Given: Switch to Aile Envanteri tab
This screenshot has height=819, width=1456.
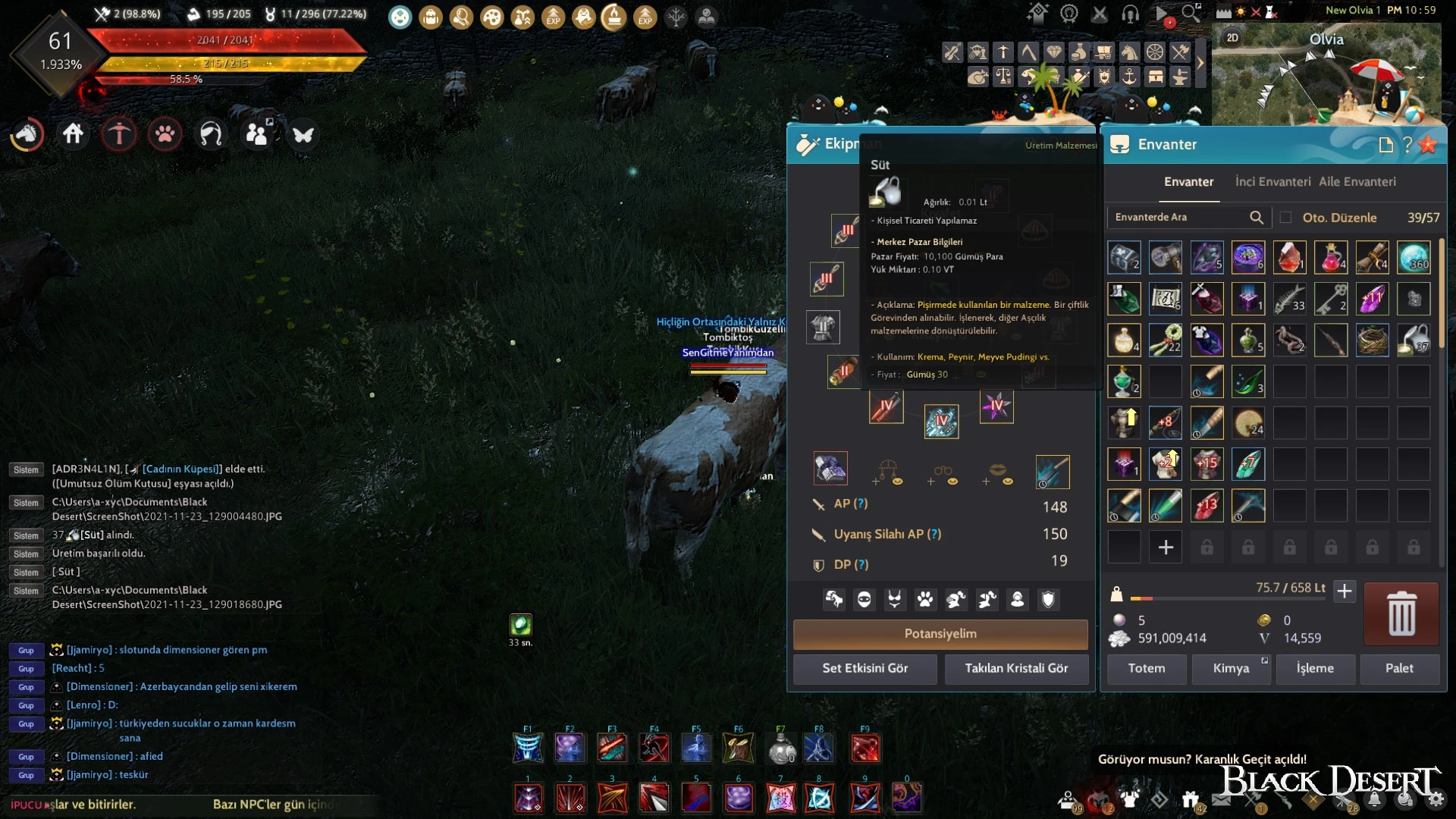Looking at the screenshot, I should pos(1357,182).
